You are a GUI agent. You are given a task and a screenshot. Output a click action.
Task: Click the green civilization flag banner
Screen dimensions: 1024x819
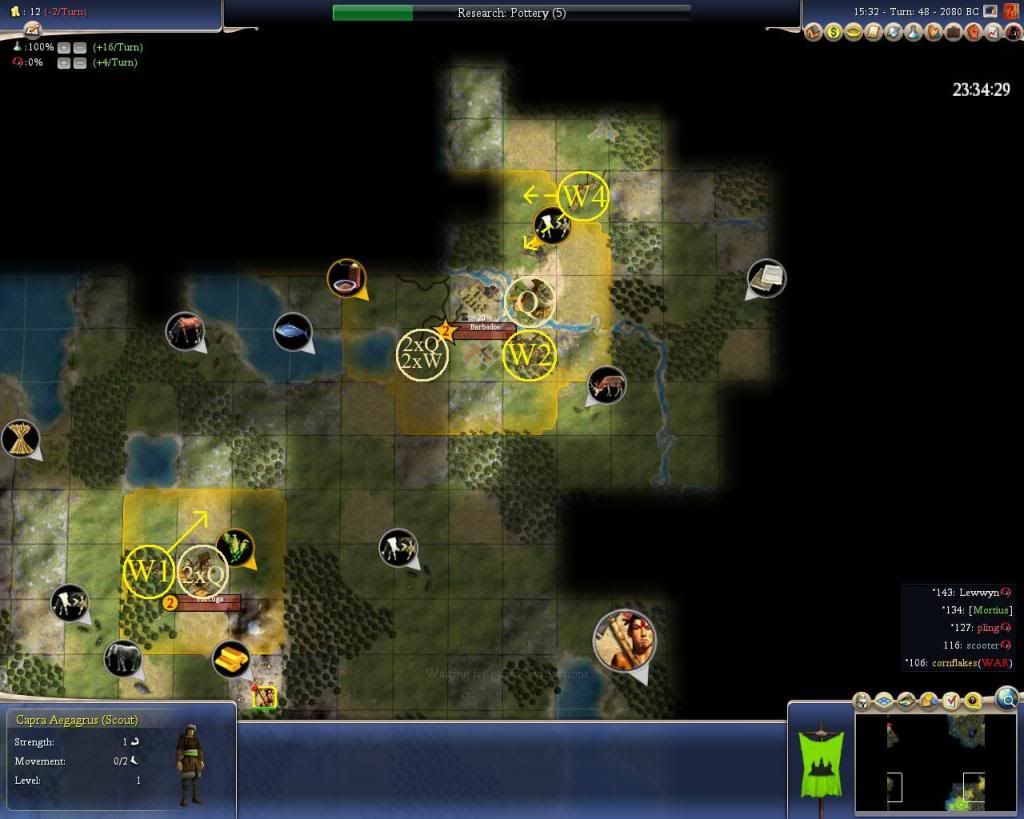(820, 763)
